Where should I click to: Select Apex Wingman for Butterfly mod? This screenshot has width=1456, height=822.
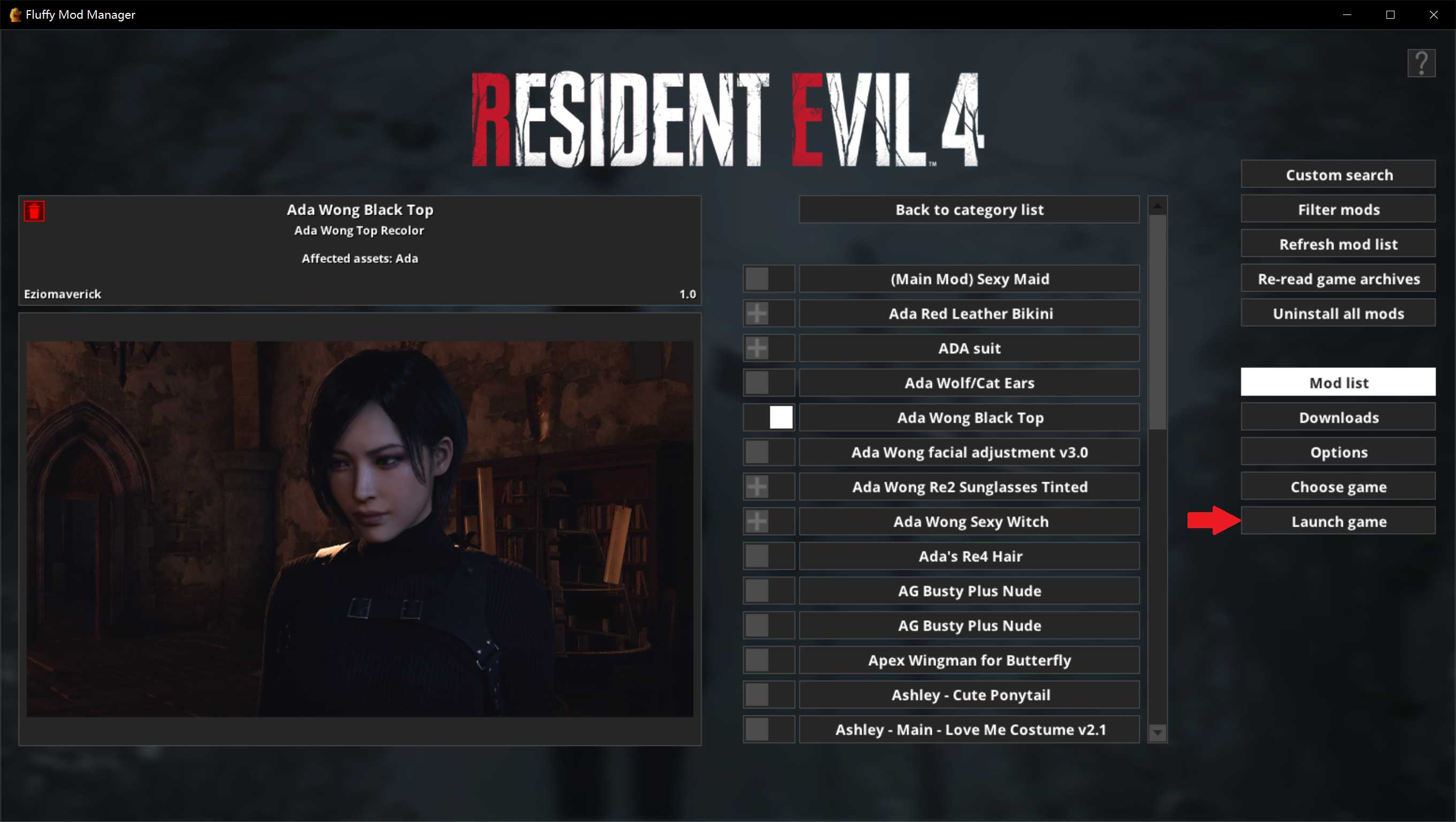tap(969, 660)
